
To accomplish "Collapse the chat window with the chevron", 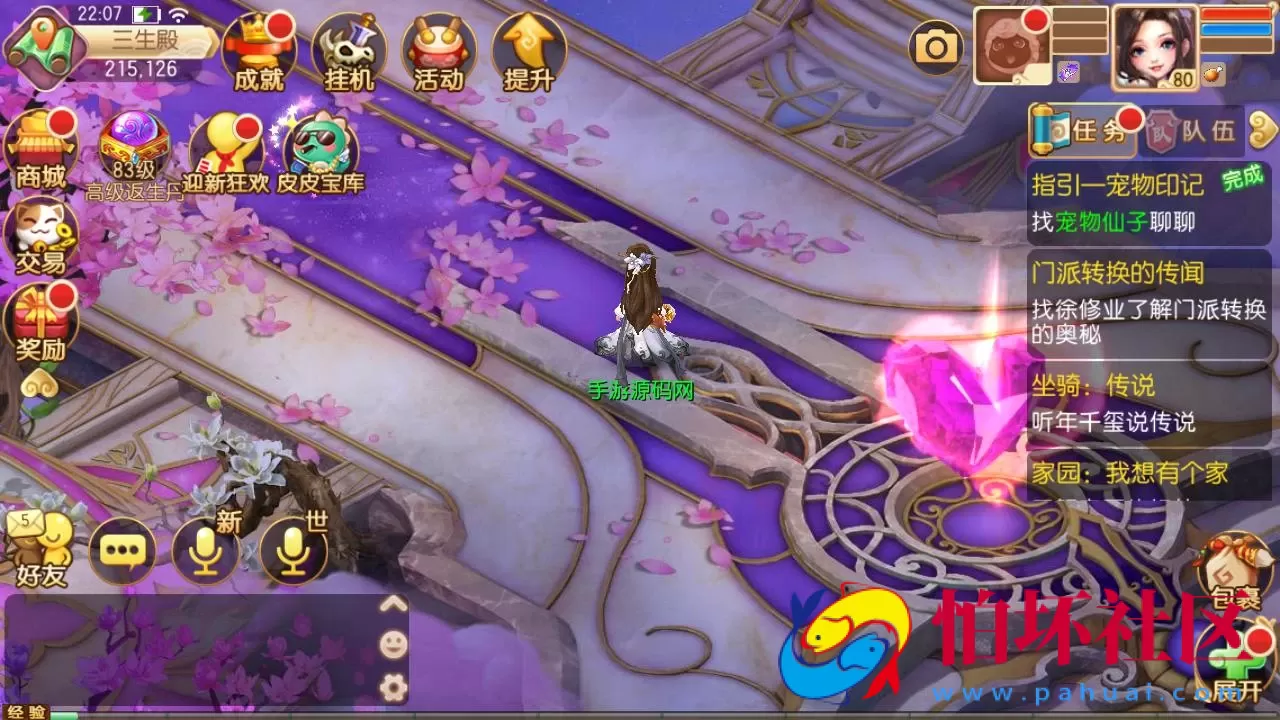I will click(x=394, y=604).
